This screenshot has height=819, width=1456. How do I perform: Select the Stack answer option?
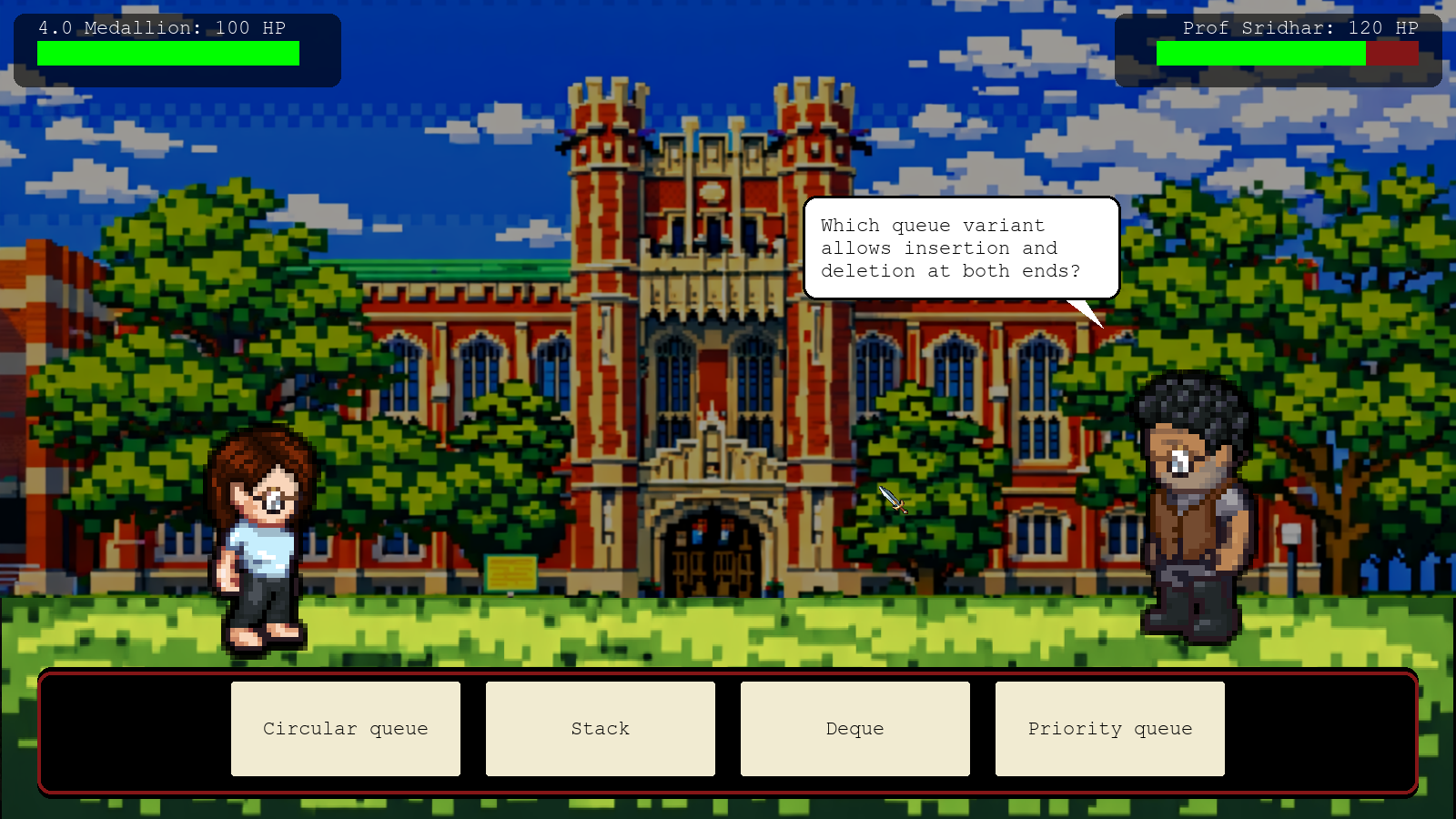(601, 729)
